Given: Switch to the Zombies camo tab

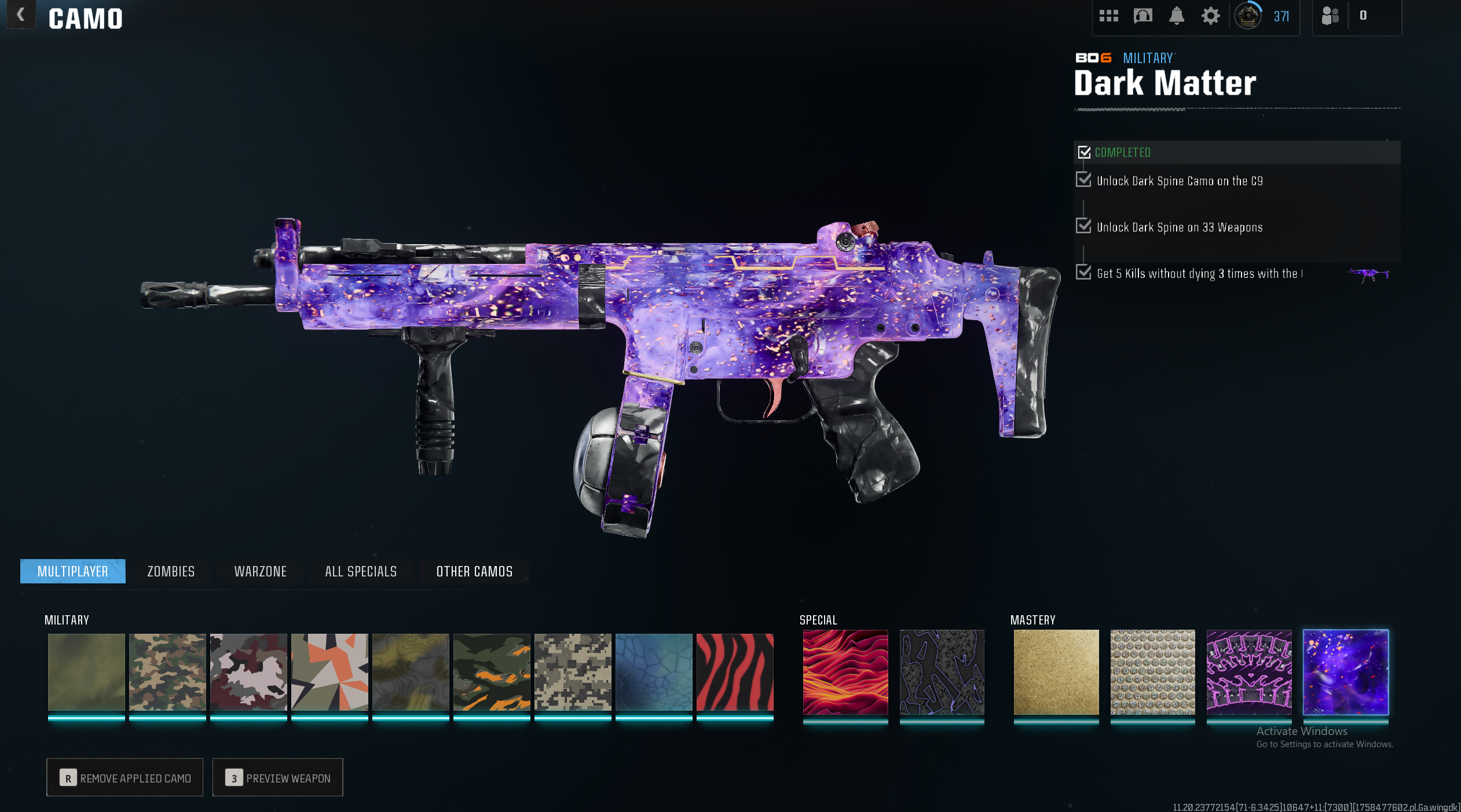Looking at the screenshot, I should (x=171, y=571).
